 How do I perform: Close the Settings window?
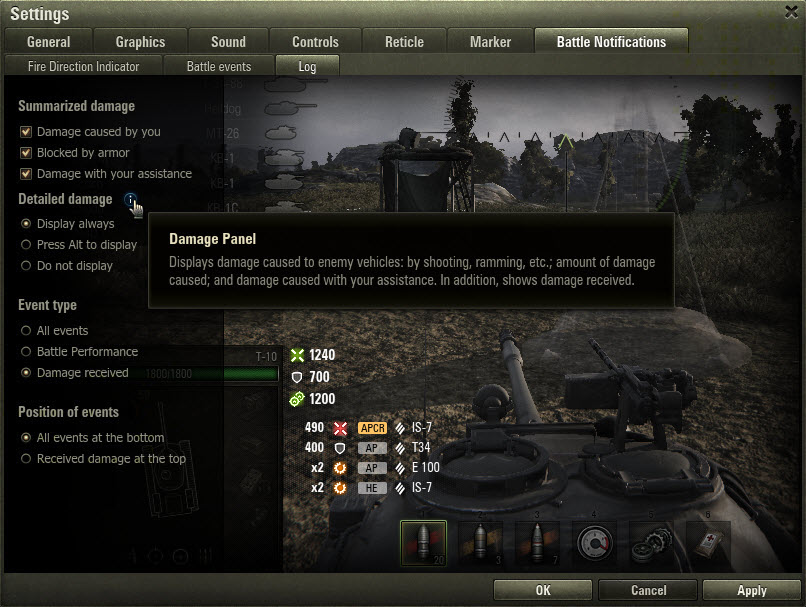[791, 11]
